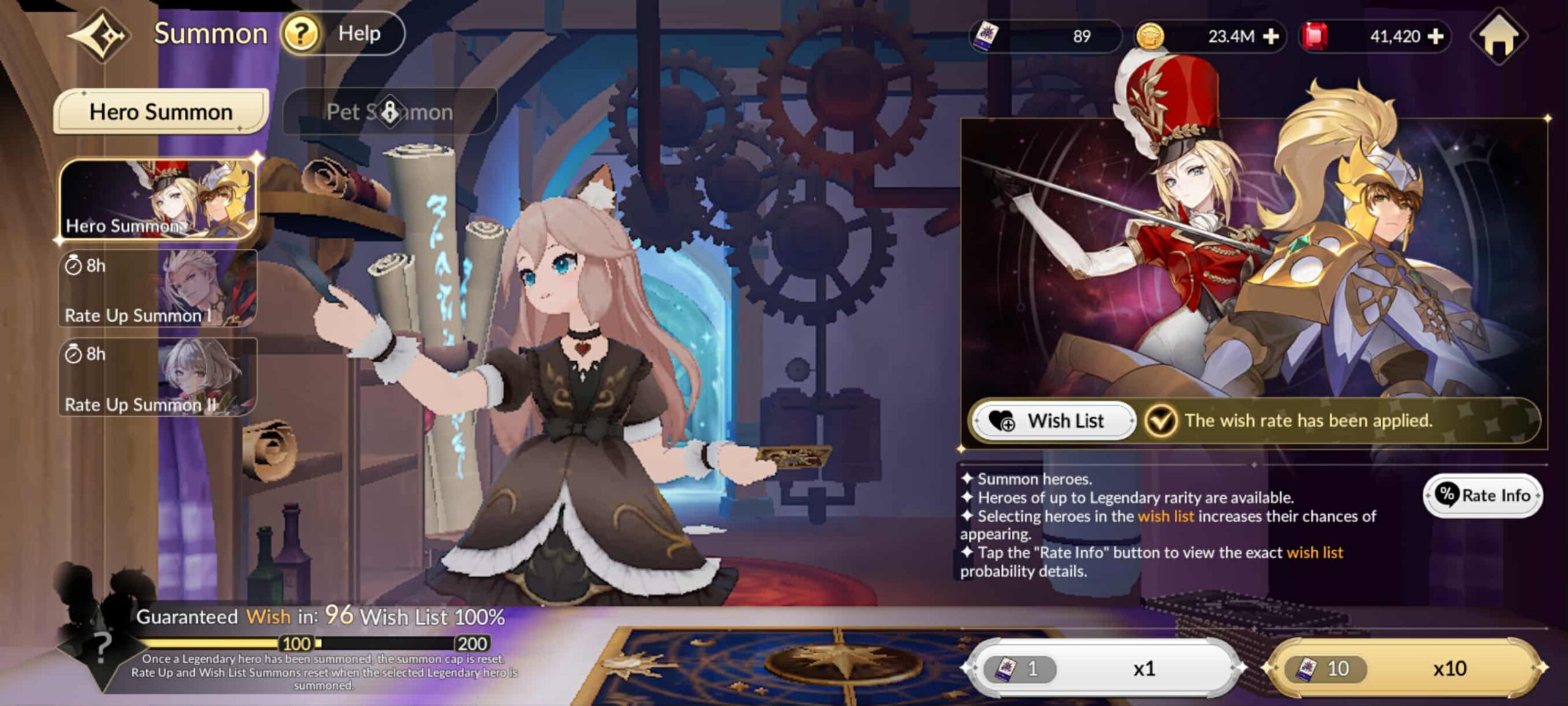Select the Rate Up Summon I banner

point(157,288)
